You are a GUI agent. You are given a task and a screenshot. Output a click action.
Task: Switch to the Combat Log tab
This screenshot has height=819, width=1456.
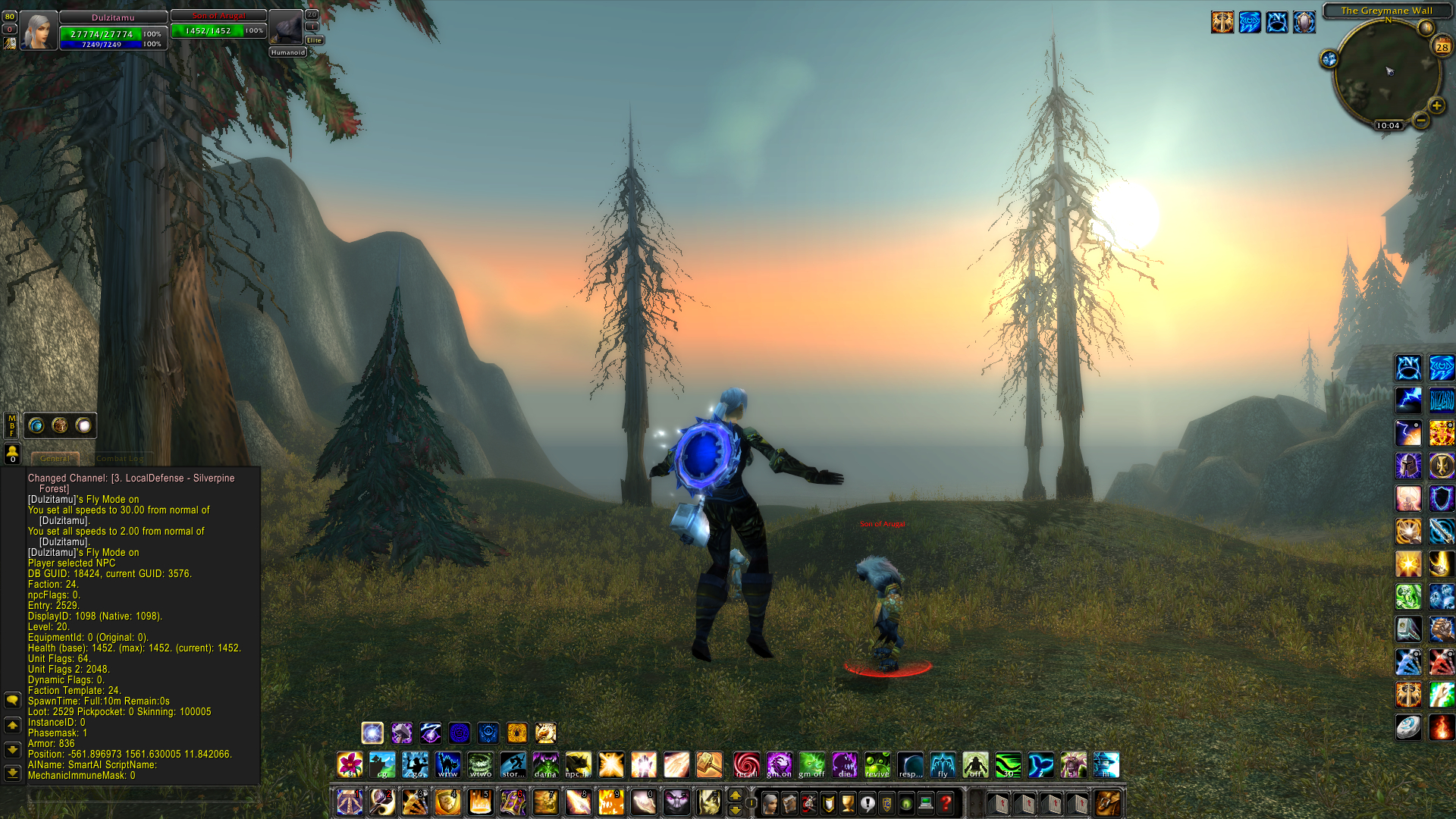(121, 459)
